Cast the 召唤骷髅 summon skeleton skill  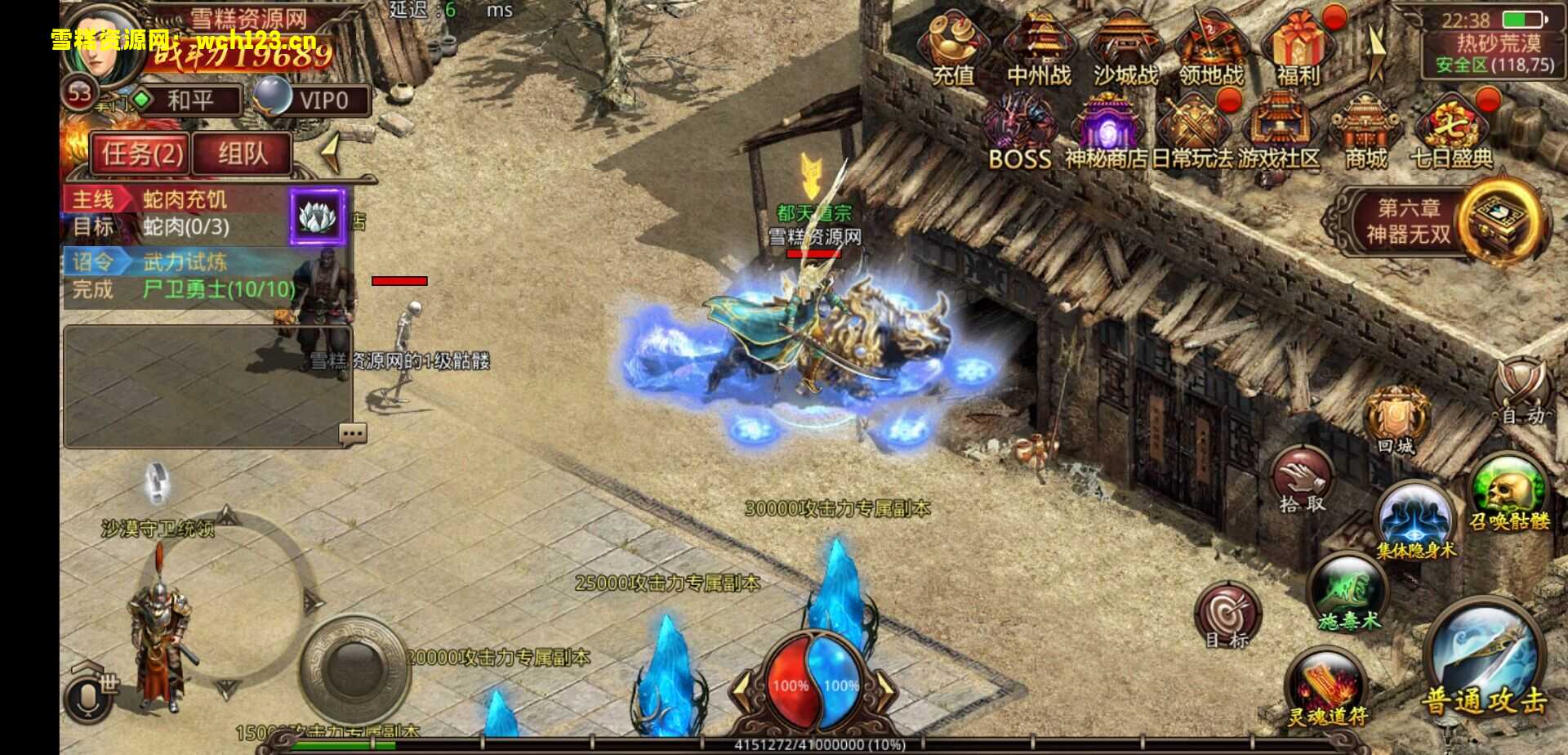coord(1509,493)
